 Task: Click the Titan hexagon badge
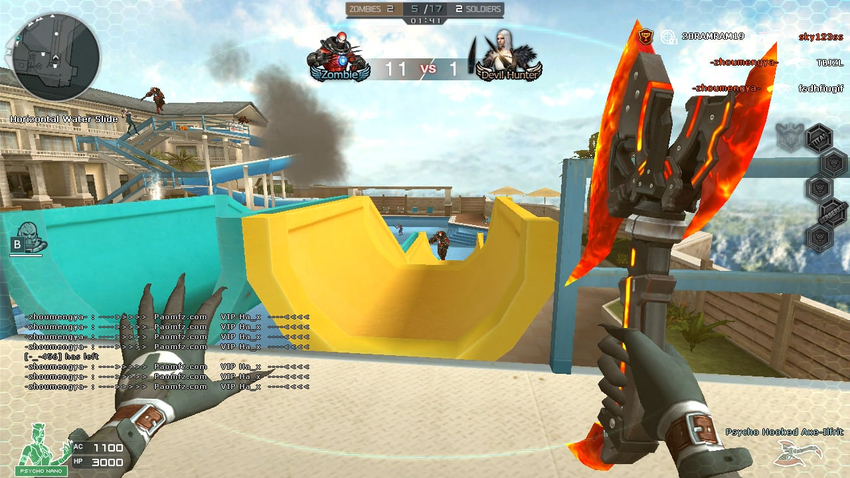coord(817,136)
